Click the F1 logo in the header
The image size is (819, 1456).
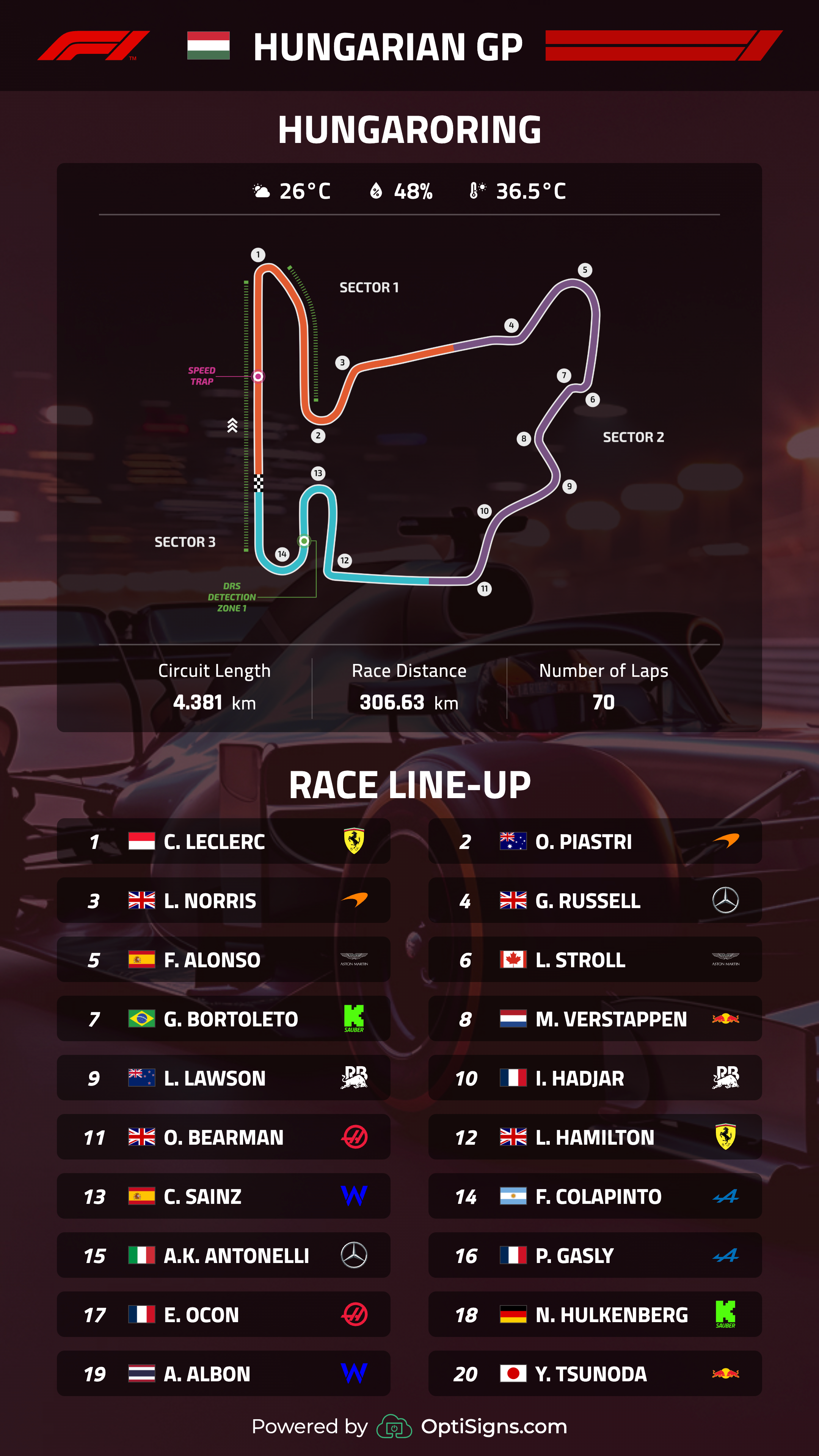click(94, 46)
